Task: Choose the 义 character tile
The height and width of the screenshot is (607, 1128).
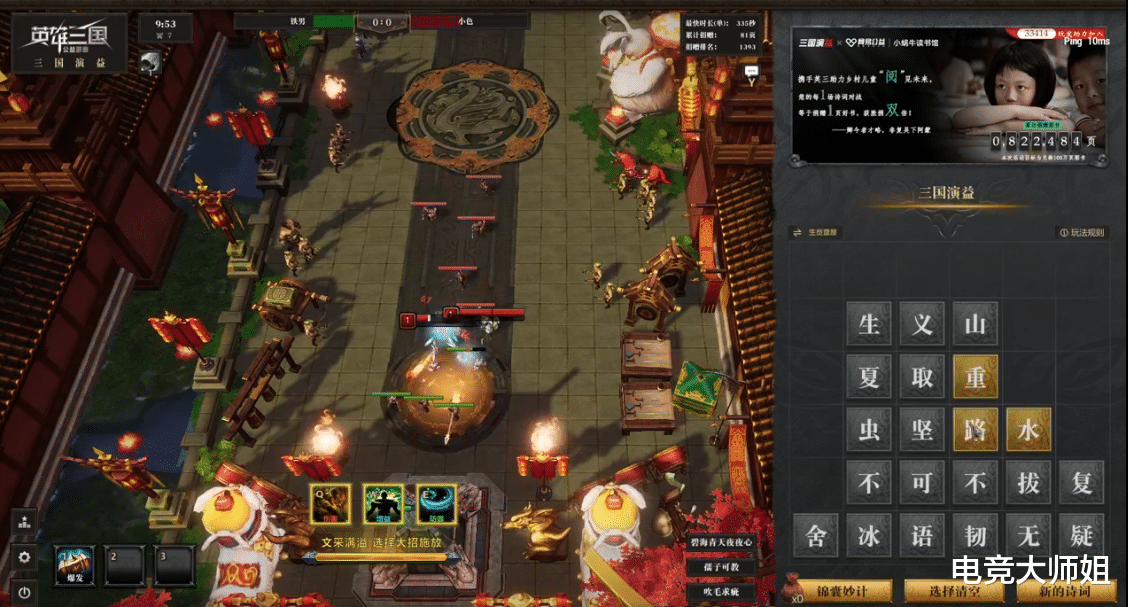Action: (x=922, y=324)
